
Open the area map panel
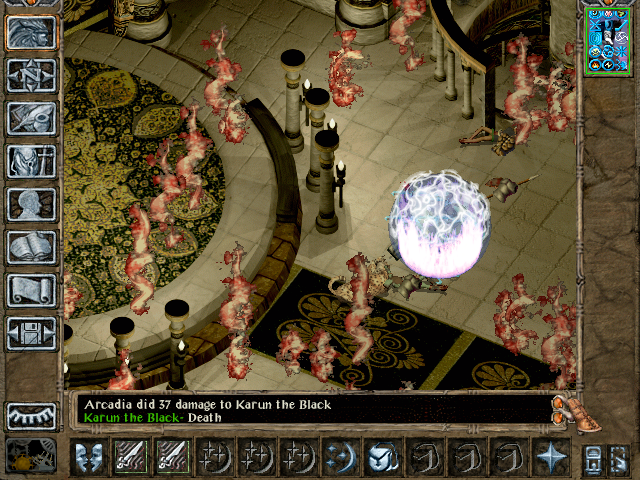31,75
